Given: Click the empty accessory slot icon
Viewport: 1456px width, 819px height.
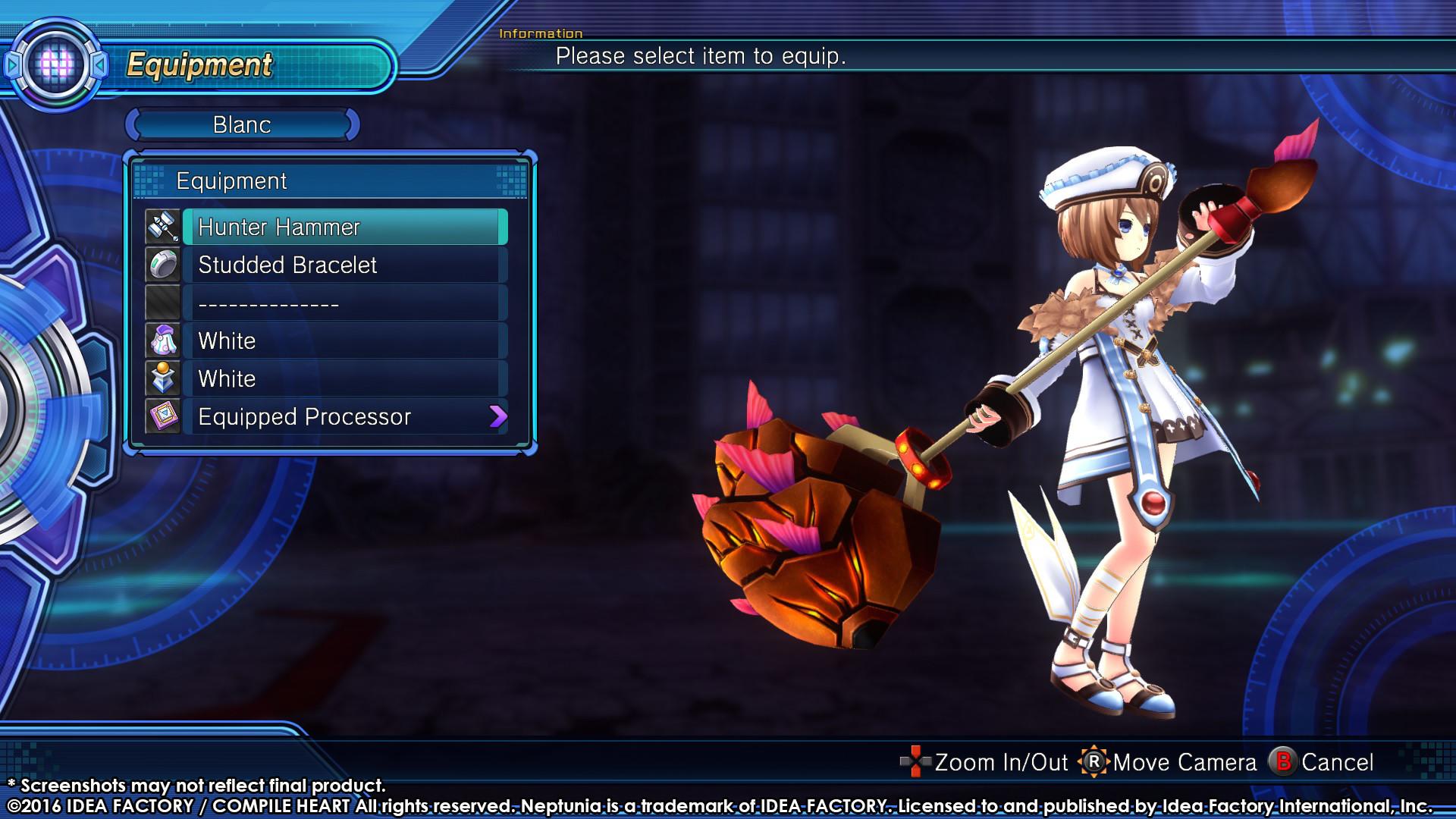Looking at the screenshot, I should click(163, 303).
